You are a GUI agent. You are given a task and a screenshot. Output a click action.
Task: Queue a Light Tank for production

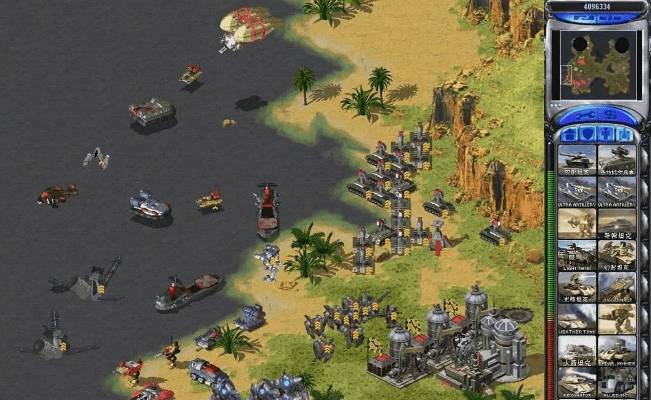(x=577, y=254)
